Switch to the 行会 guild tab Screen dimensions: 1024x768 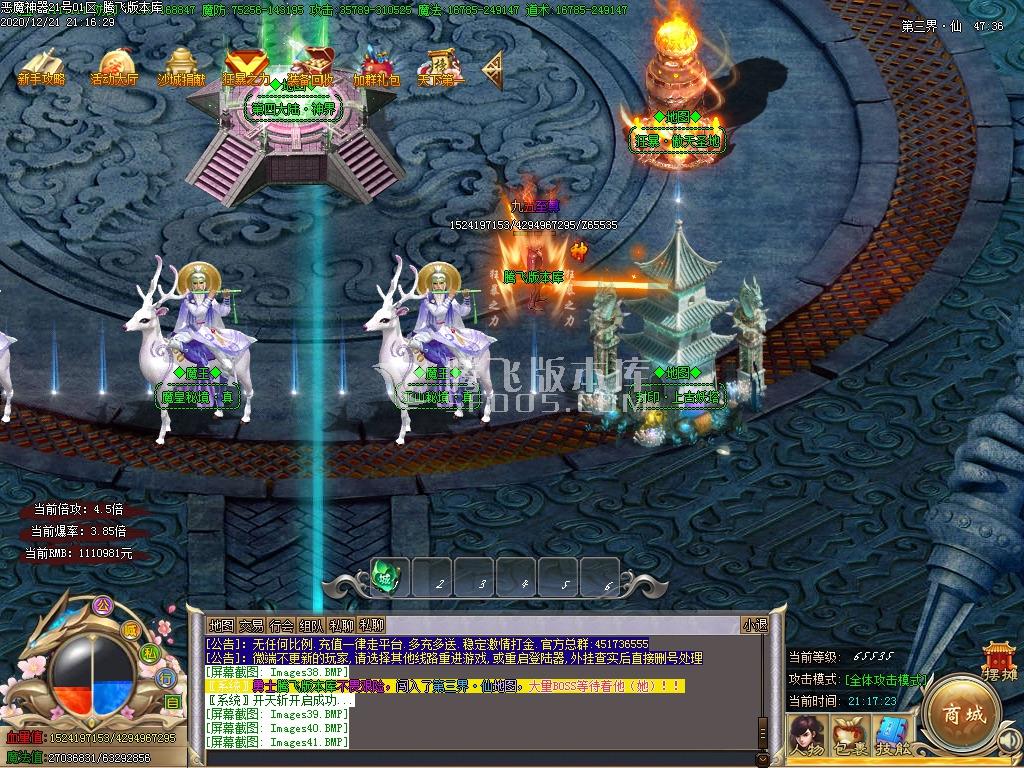pos(282,625)
